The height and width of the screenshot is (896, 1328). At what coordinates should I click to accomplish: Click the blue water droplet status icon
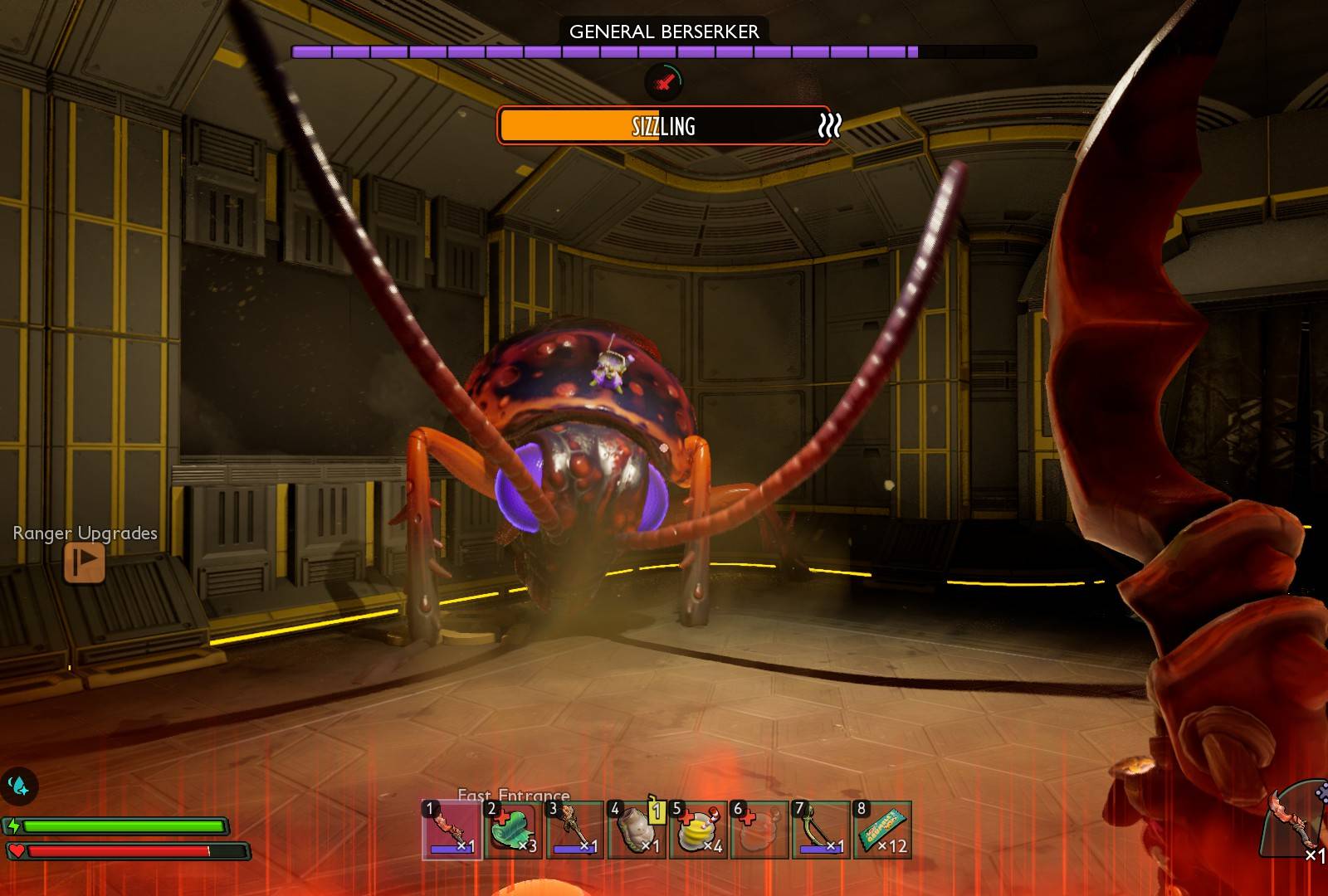point(18,786)
